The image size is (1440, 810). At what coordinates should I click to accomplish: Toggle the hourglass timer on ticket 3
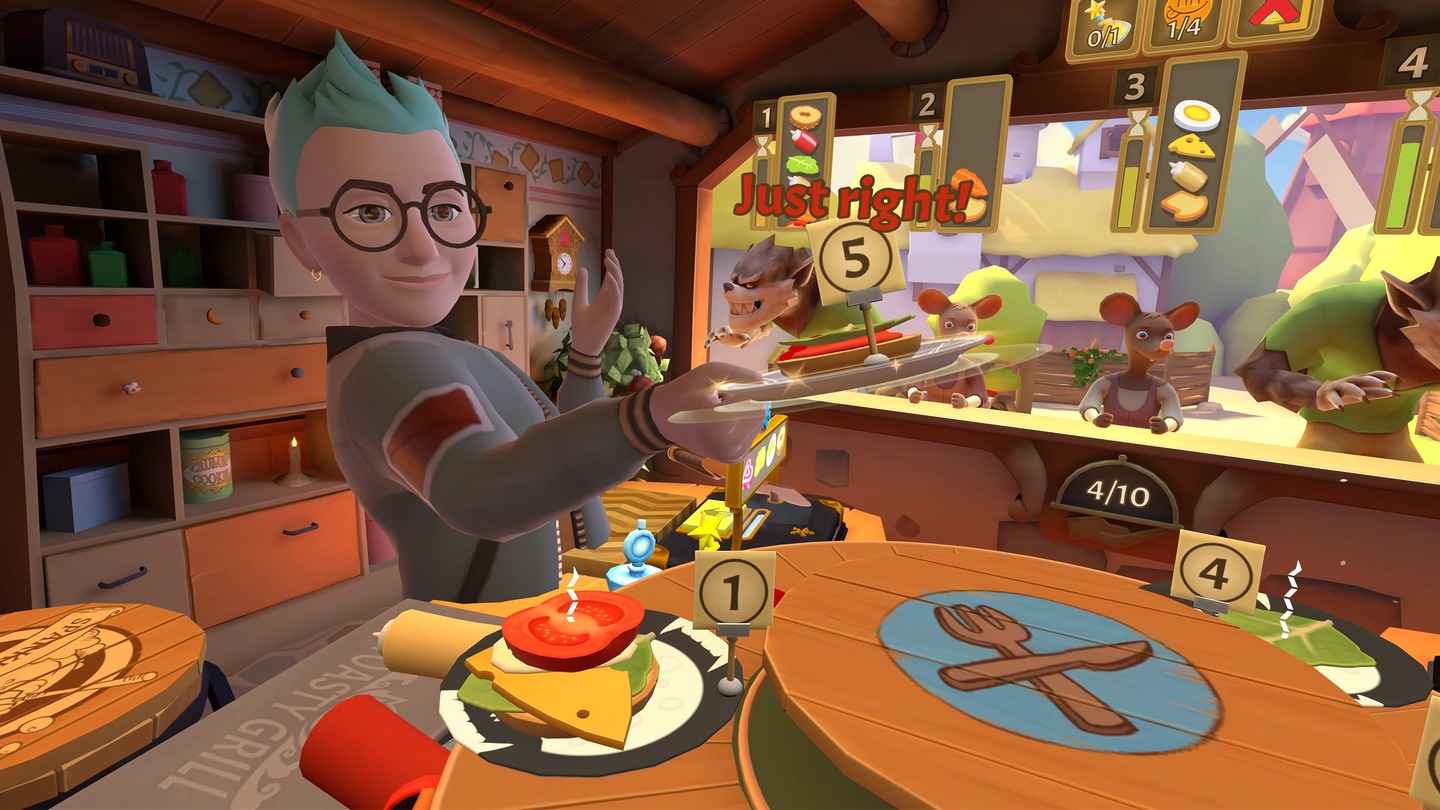[1137, 120]
